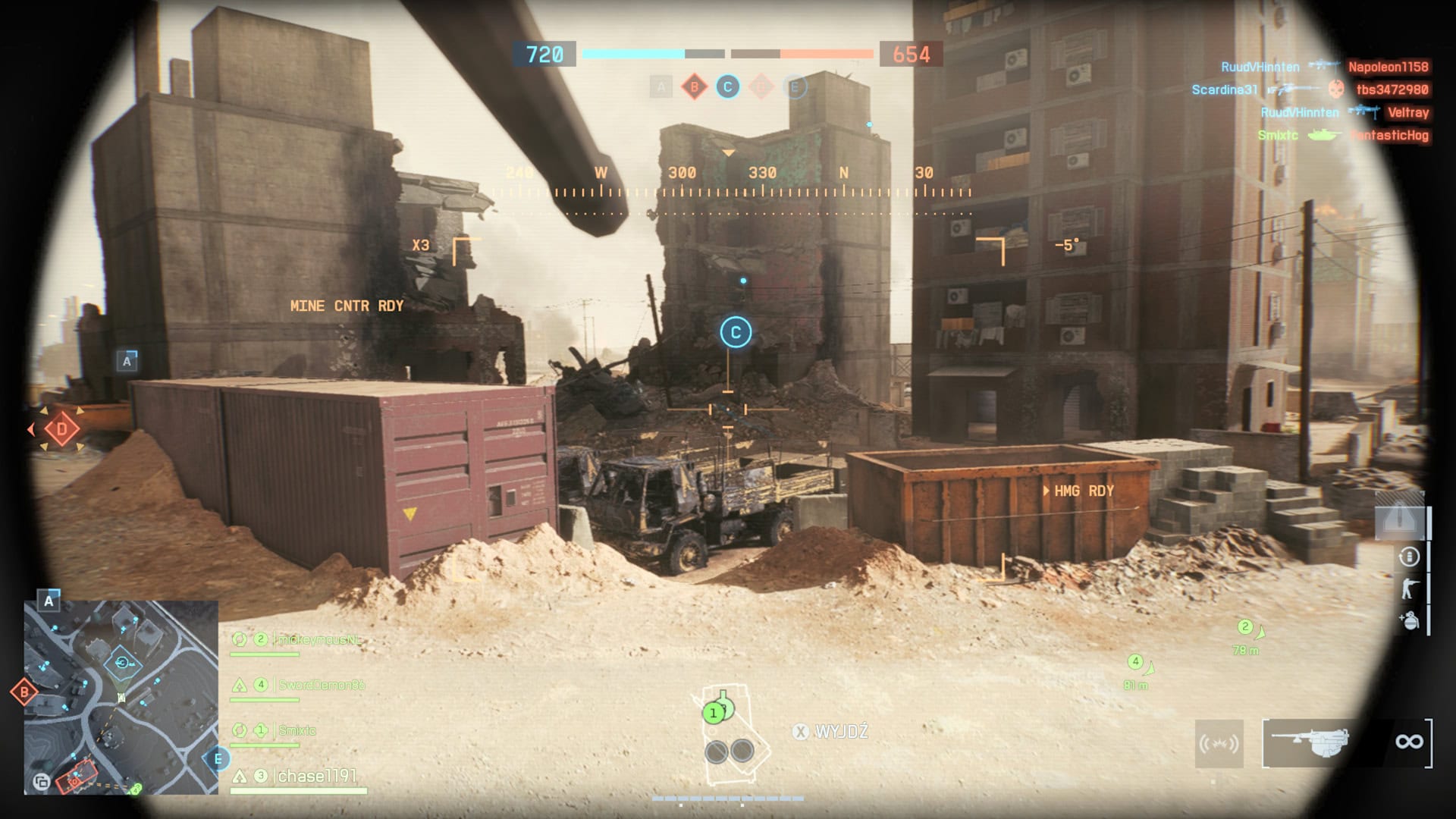Toggle the green seat 1 occupancy indicator
Image resolution: width=1456 pixels, height=819 pixels.
click(x=714, y=714)
